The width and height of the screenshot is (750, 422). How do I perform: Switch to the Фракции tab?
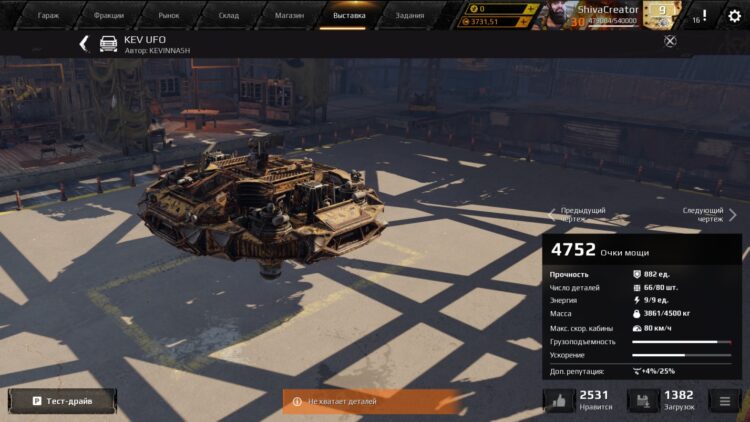pos(108,16)
